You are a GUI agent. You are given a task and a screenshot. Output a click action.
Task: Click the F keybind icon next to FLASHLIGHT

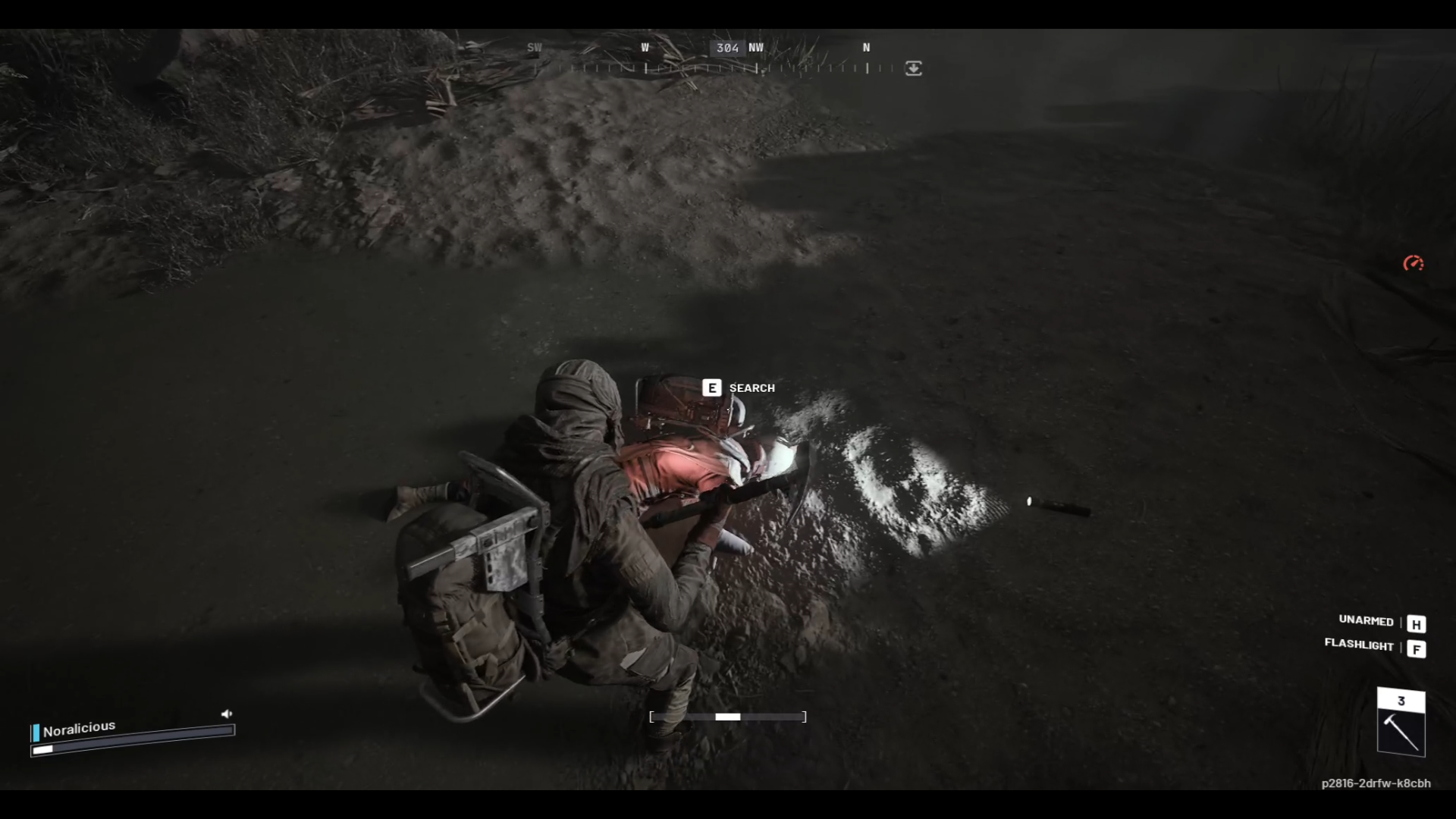pos(1417,648)
